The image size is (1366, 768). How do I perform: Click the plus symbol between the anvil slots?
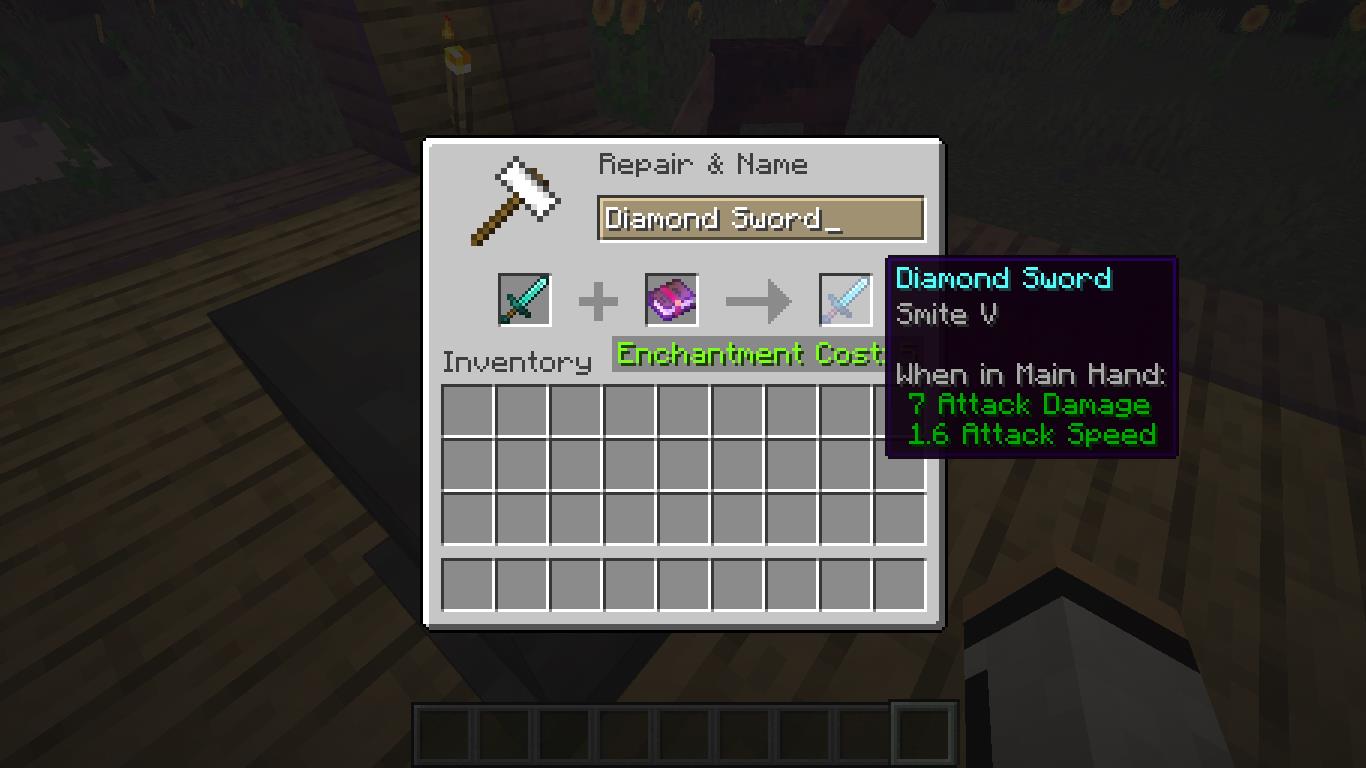(598, 299)
